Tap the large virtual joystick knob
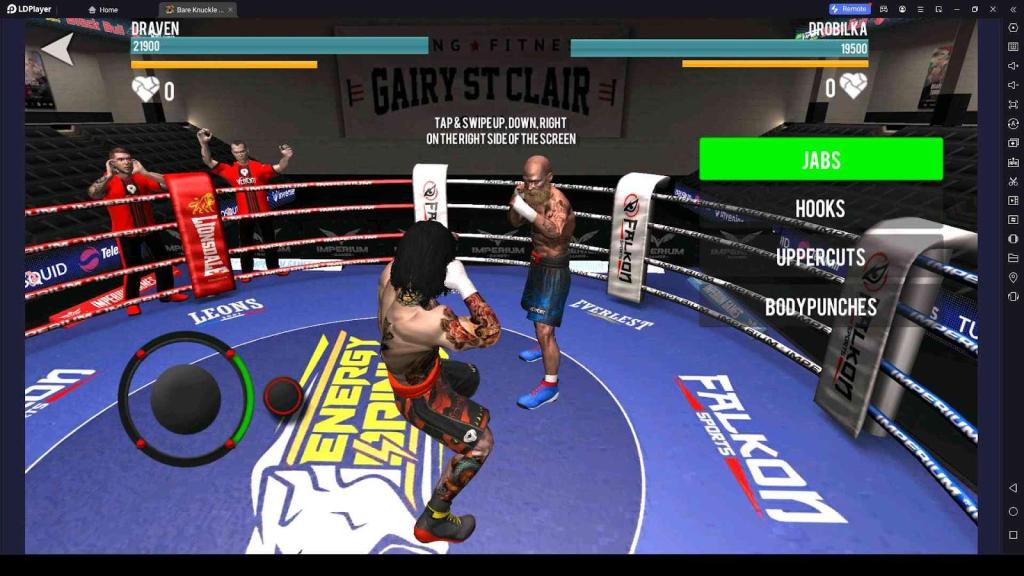Screen dimensions: 1024x576 [x=185, y=398]
